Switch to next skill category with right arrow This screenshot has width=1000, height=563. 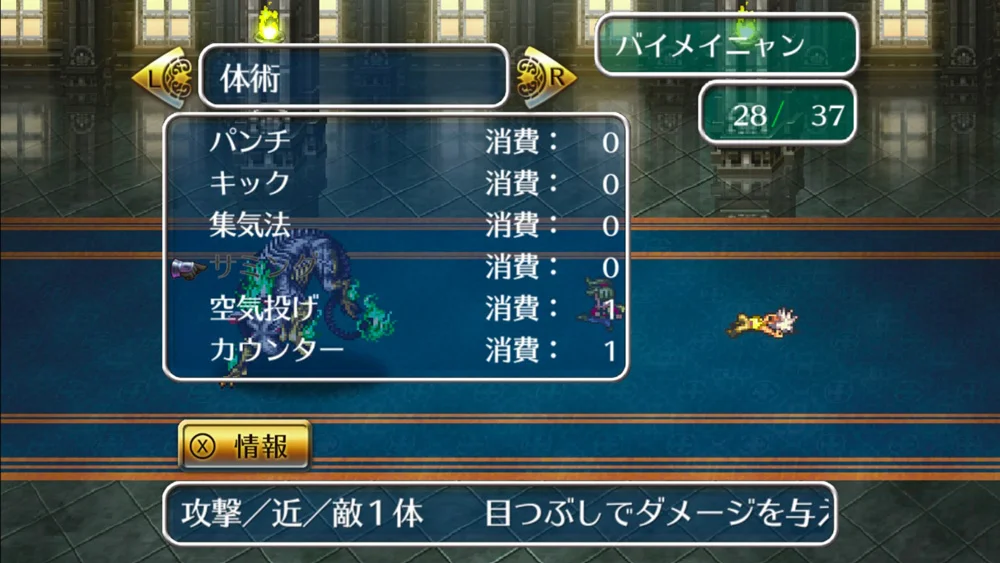(x=547, y=75)
